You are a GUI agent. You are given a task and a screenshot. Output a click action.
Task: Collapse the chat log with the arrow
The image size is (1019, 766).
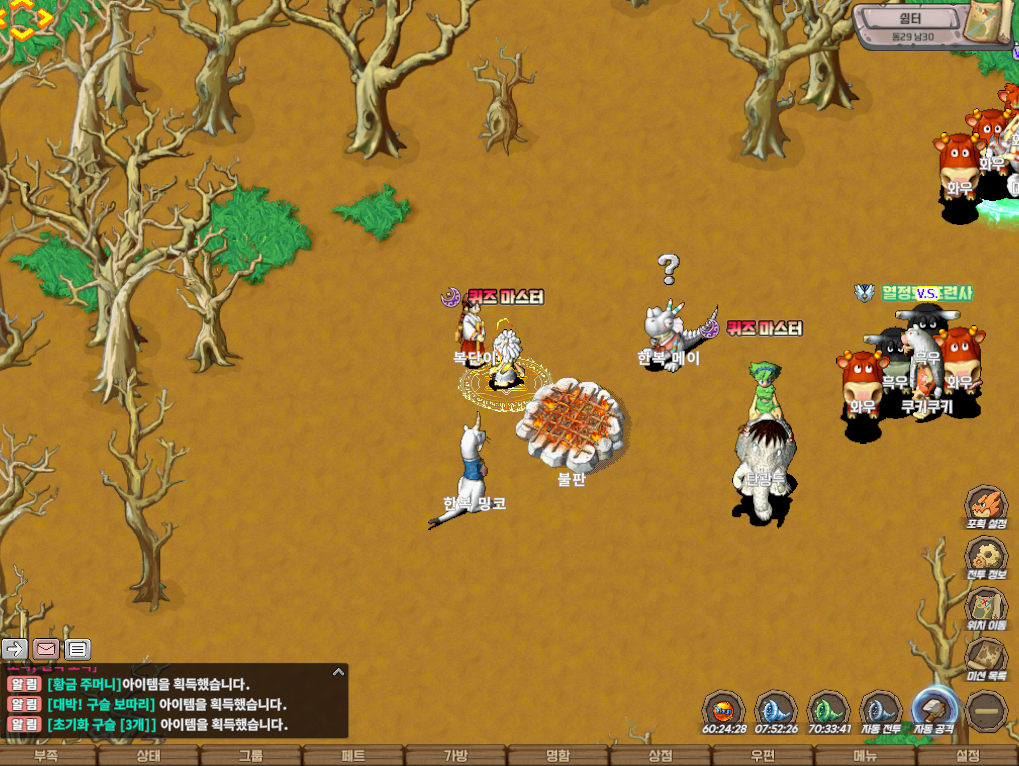pyautogui.click(x=338, y=672)
